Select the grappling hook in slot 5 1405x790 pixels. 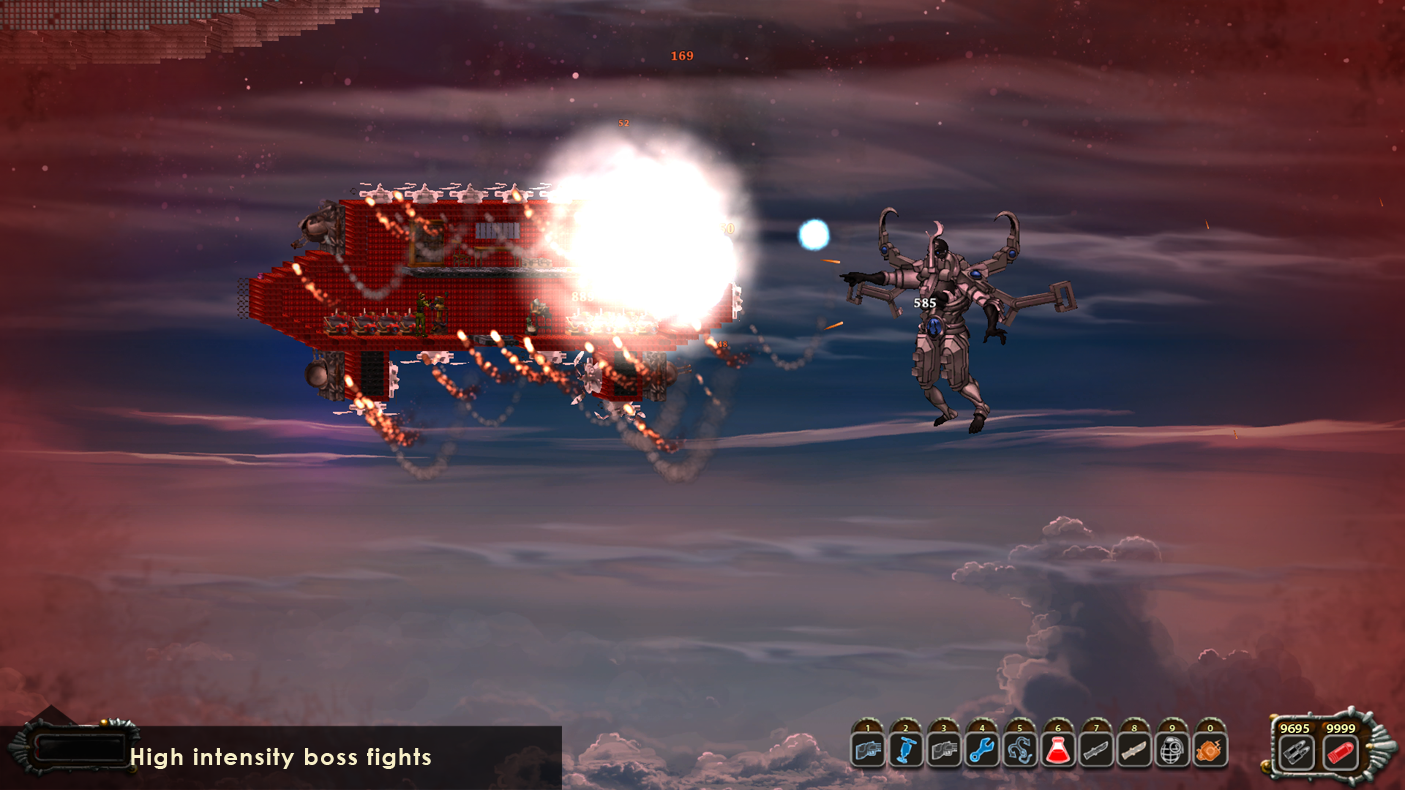click(x=1019, y=748)
